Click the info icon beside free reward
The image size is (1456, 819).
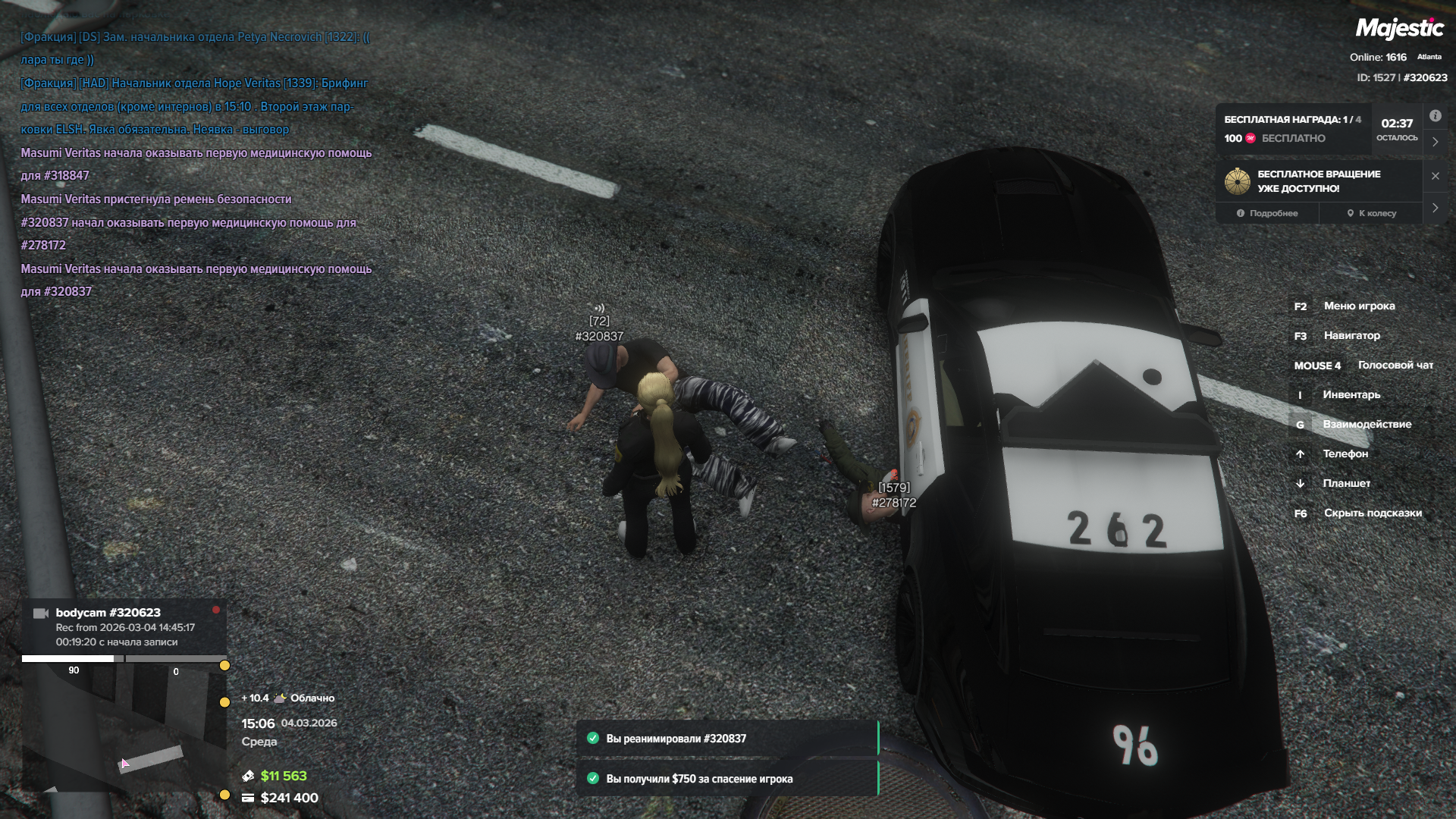1435,116
